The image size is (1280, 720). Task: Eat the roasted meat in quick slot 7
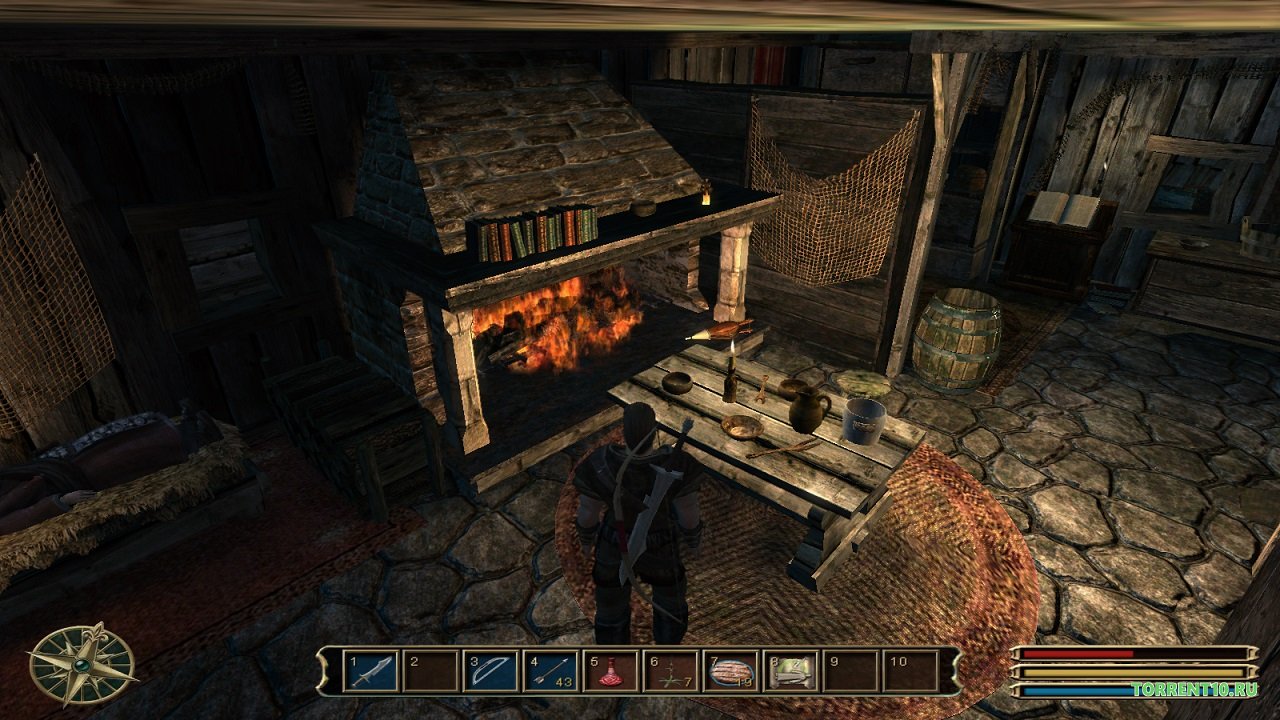(x=731, y=670)
